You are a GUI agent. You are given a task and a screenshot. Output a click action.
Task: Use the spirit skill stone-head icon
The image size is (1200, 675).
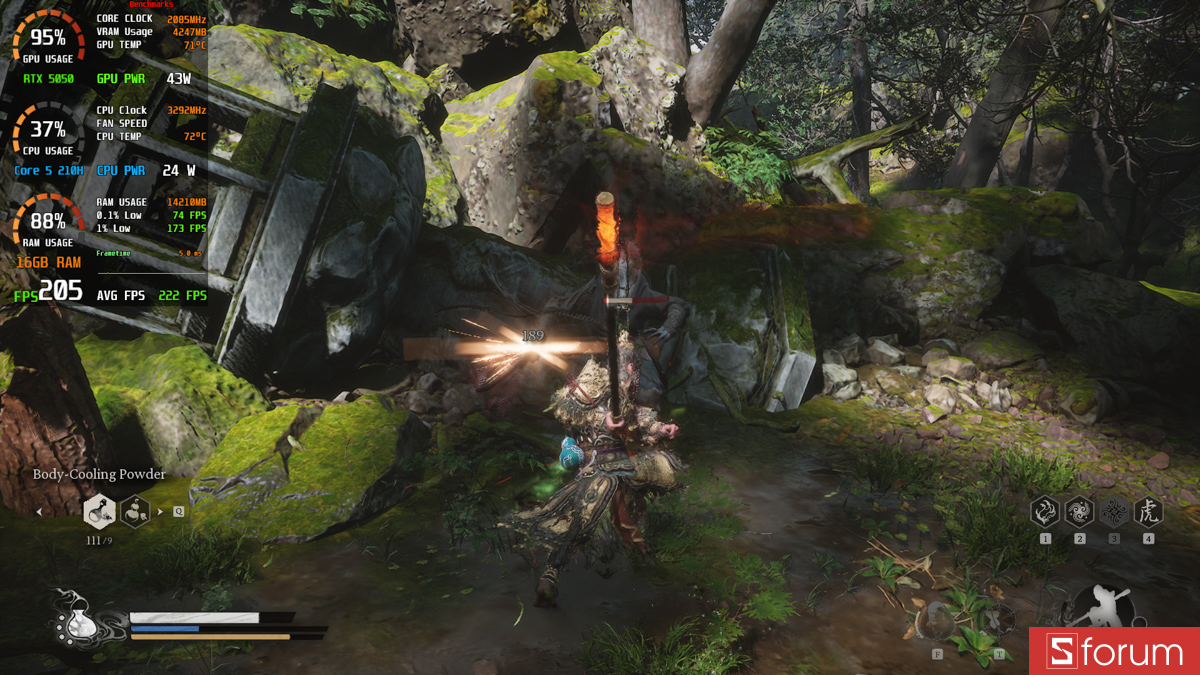click(937, 620)
